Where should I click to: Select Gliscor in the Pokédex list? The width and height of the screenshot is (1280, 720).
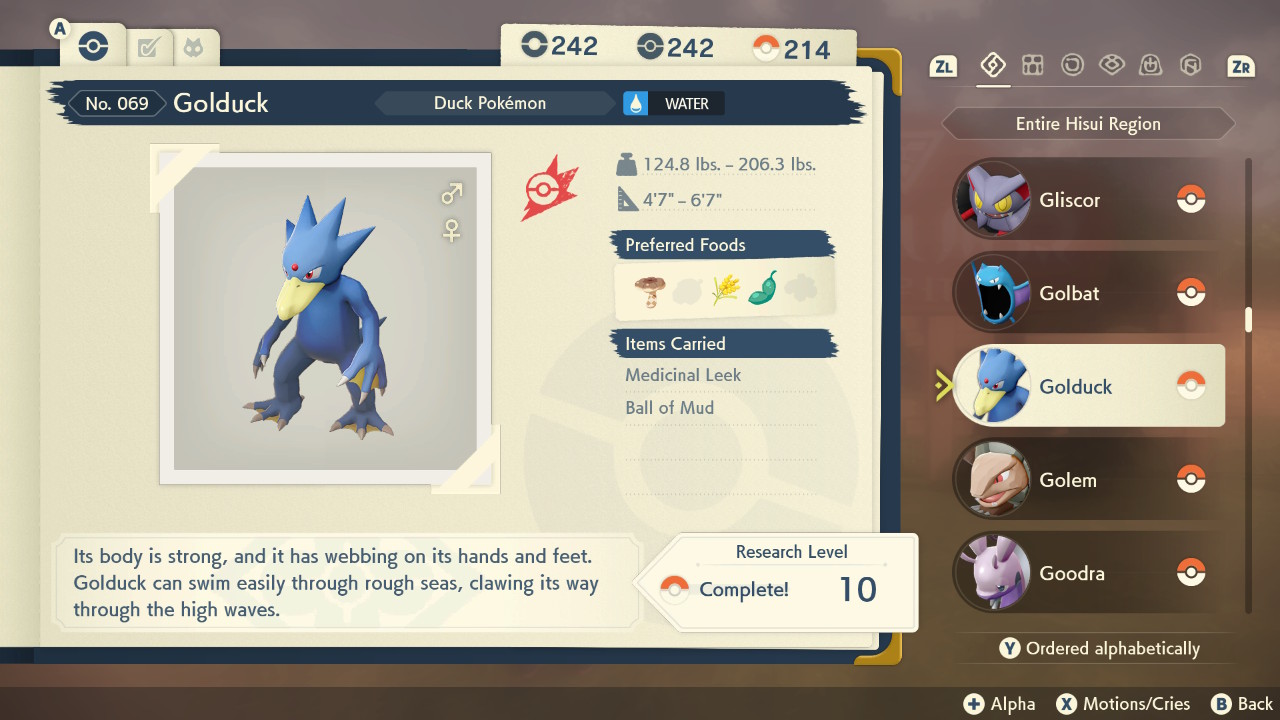click(1088, 200)
